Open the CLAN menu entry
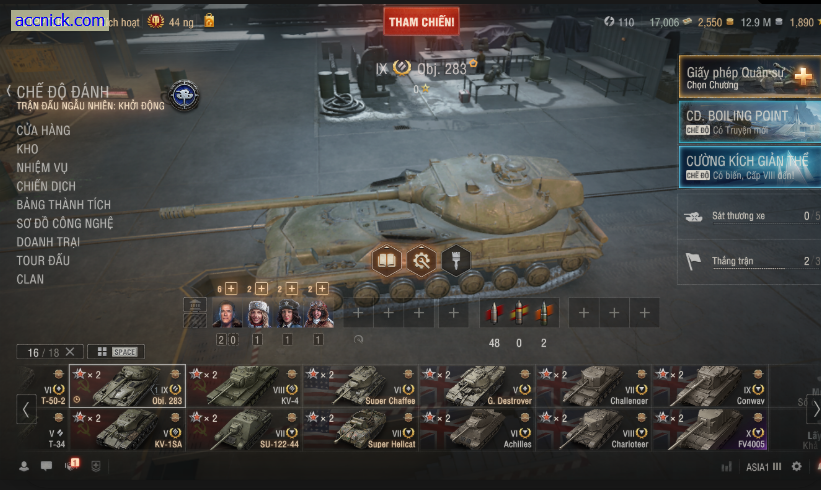The width and height of the screenshot is (821, 490). tap(30, 279)
